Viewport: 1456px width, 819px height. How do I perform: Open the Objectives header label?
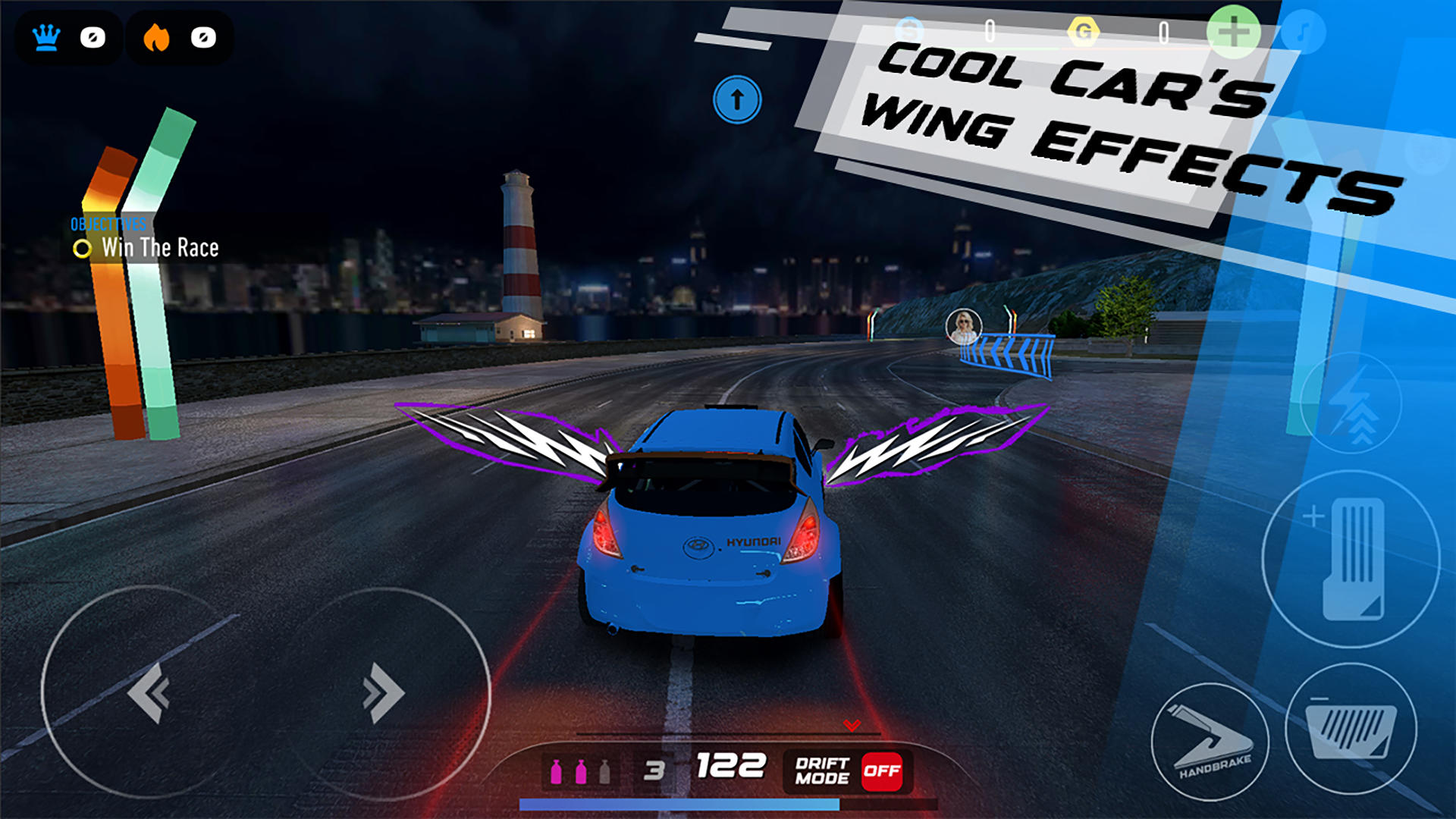[108, 224]
